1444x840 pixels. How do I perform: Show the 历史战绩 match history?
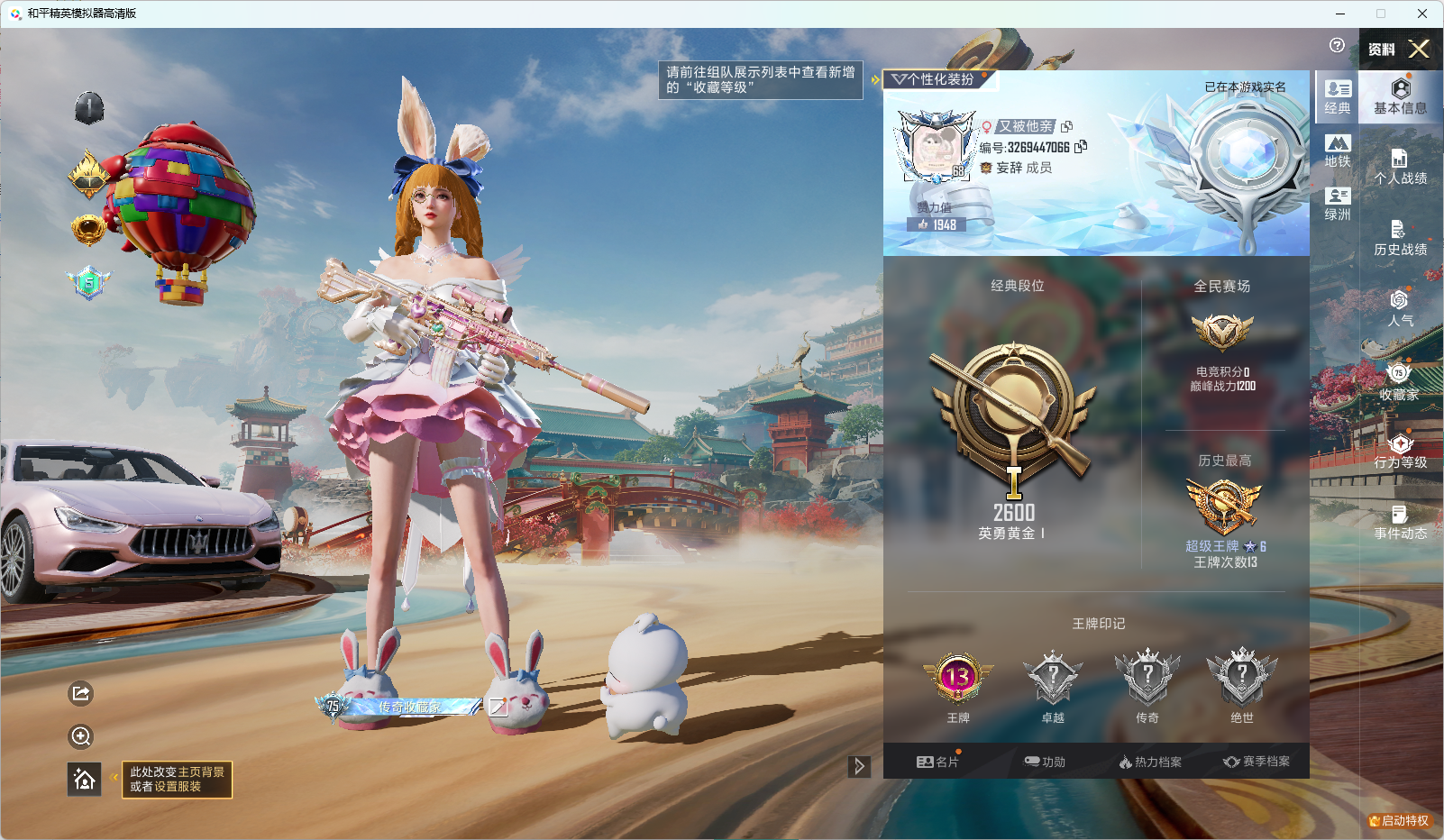pos(1400,238)
